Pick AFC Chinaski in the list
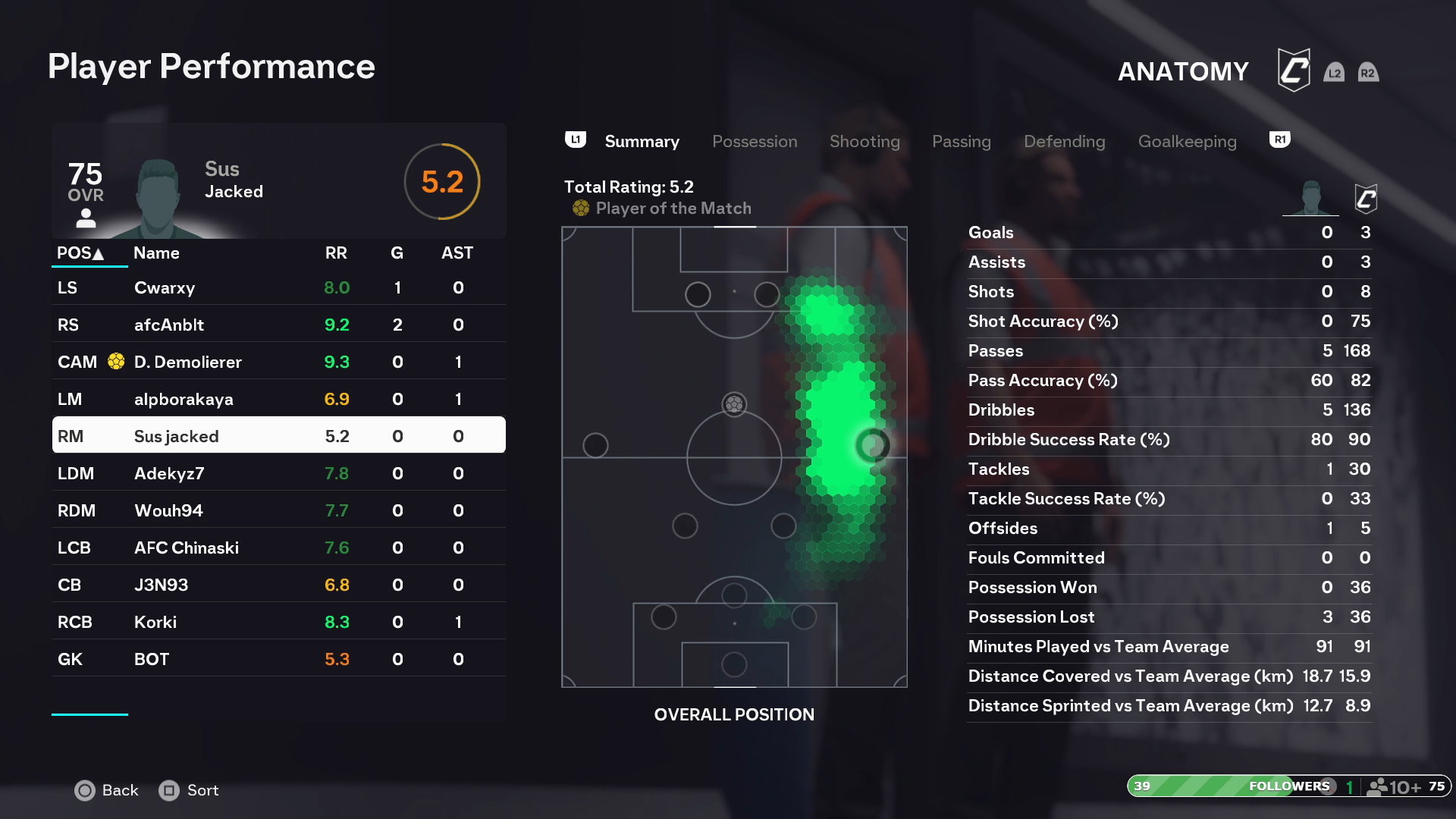Screen dimensions: 1456x819 [278, 548]
